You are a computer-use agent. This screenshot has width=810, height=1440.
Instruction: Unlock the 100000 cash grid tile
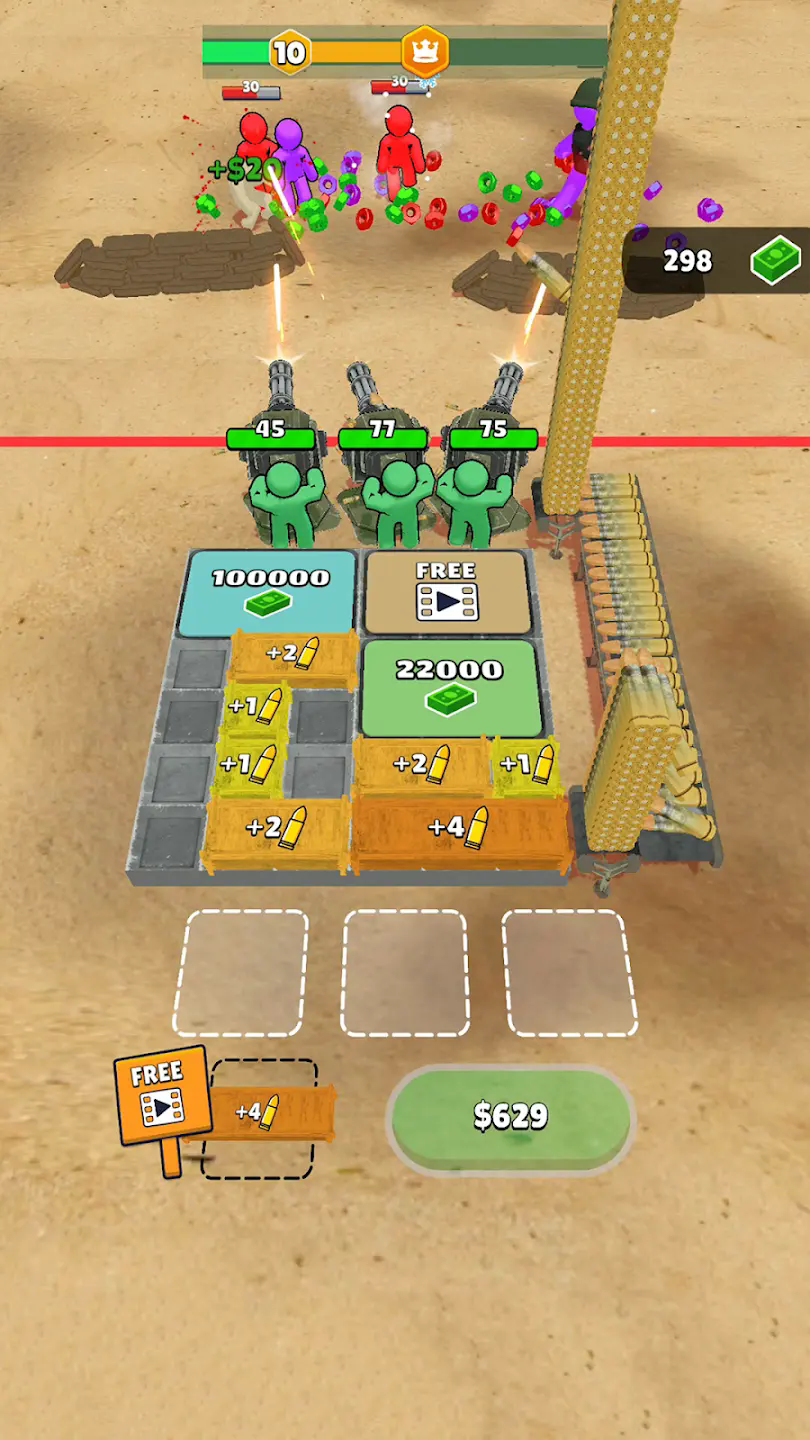[268, 592]
